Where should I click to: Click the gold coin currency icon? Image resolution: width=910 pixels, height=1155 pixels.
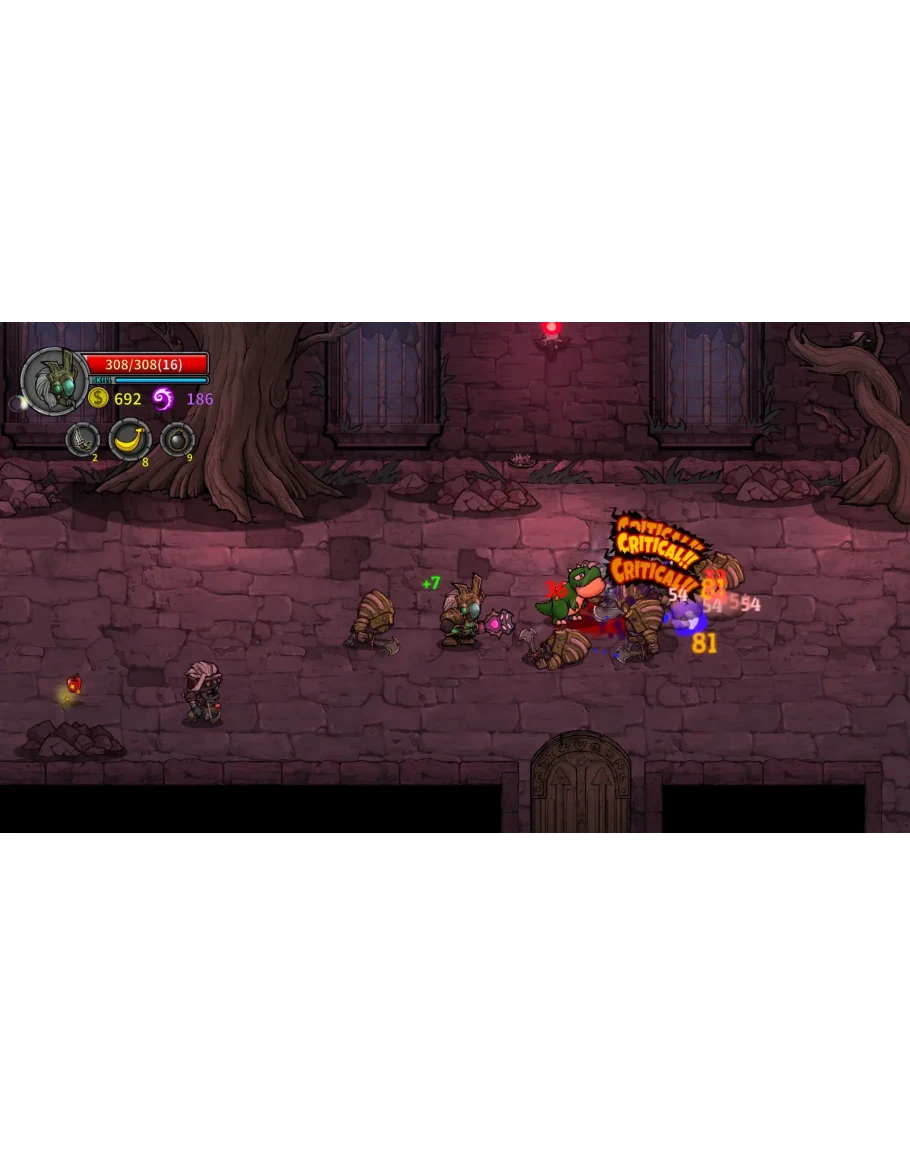pyautogui.click(x=98, y=398)
